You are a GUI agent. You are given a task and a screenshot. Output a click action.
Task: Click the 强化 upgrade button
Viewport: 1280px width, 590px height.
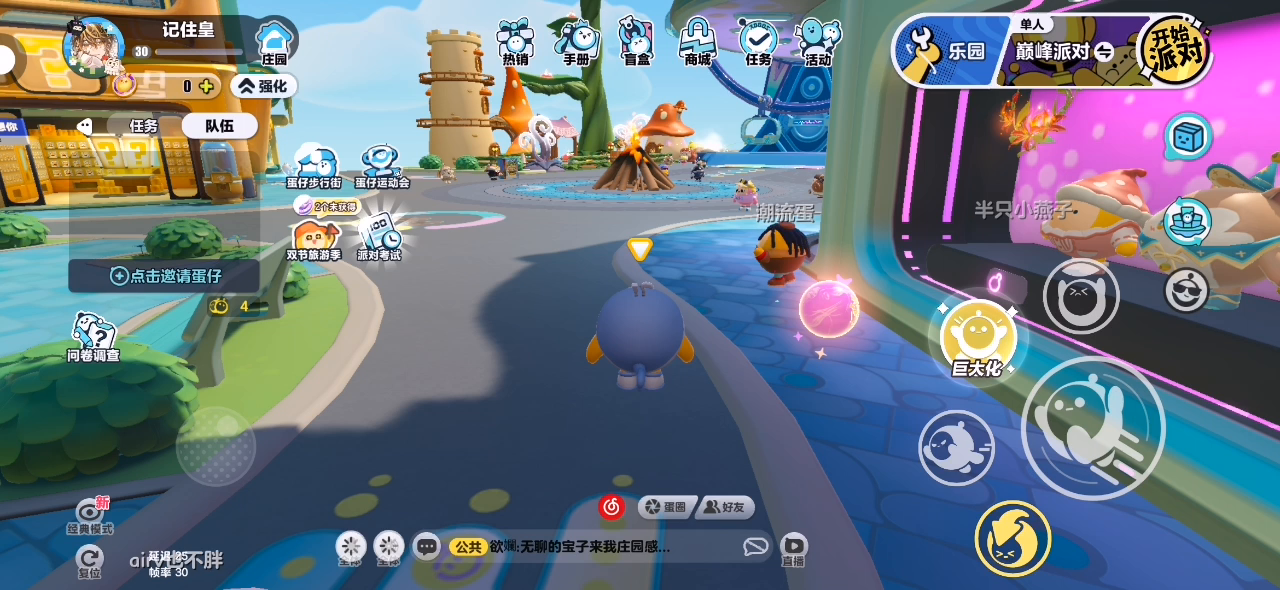click(263, 86)
